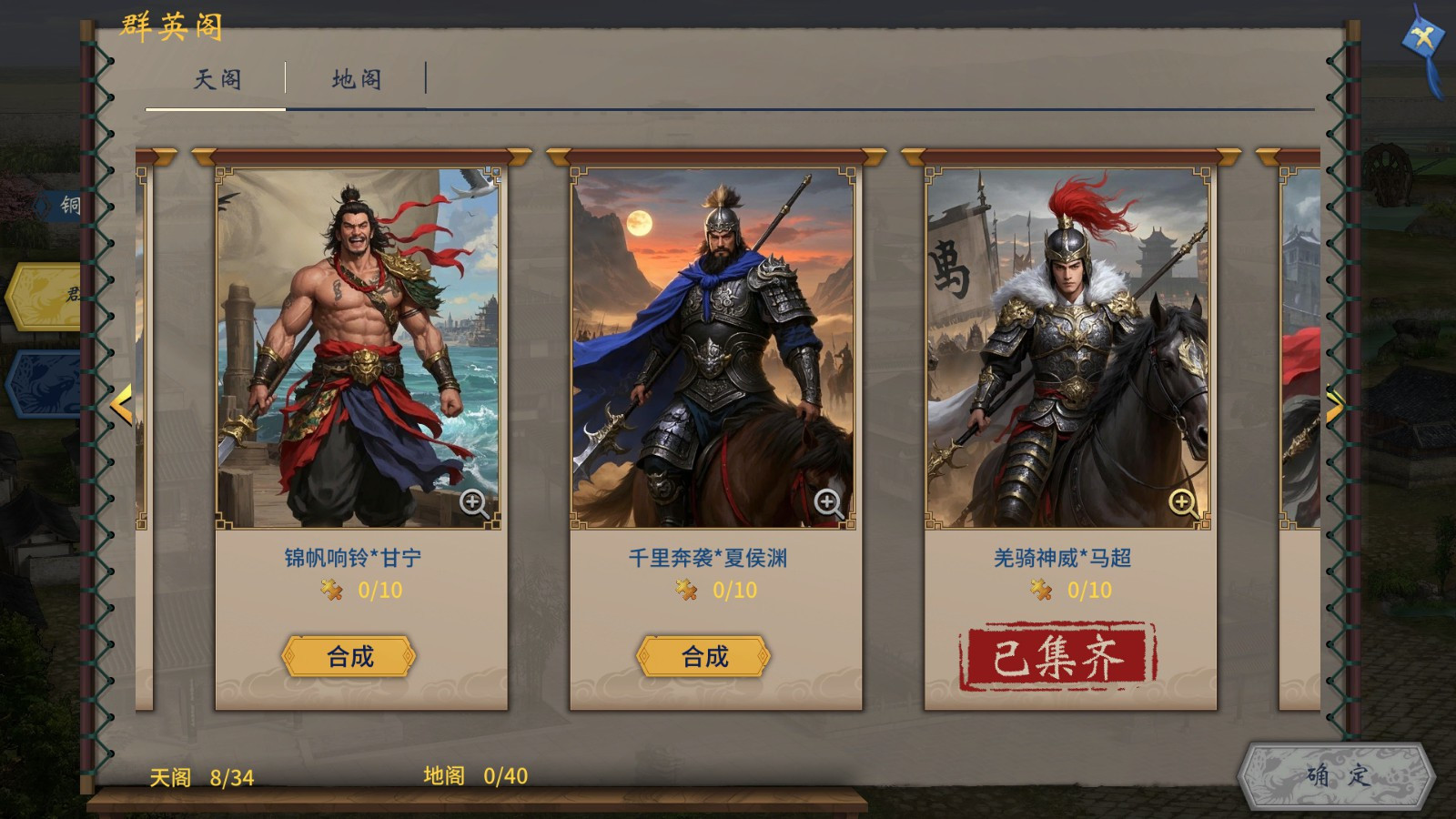
Task: Enlarge Ma Chao's portrait using the magnifier icon
Action: point(1180,501)
